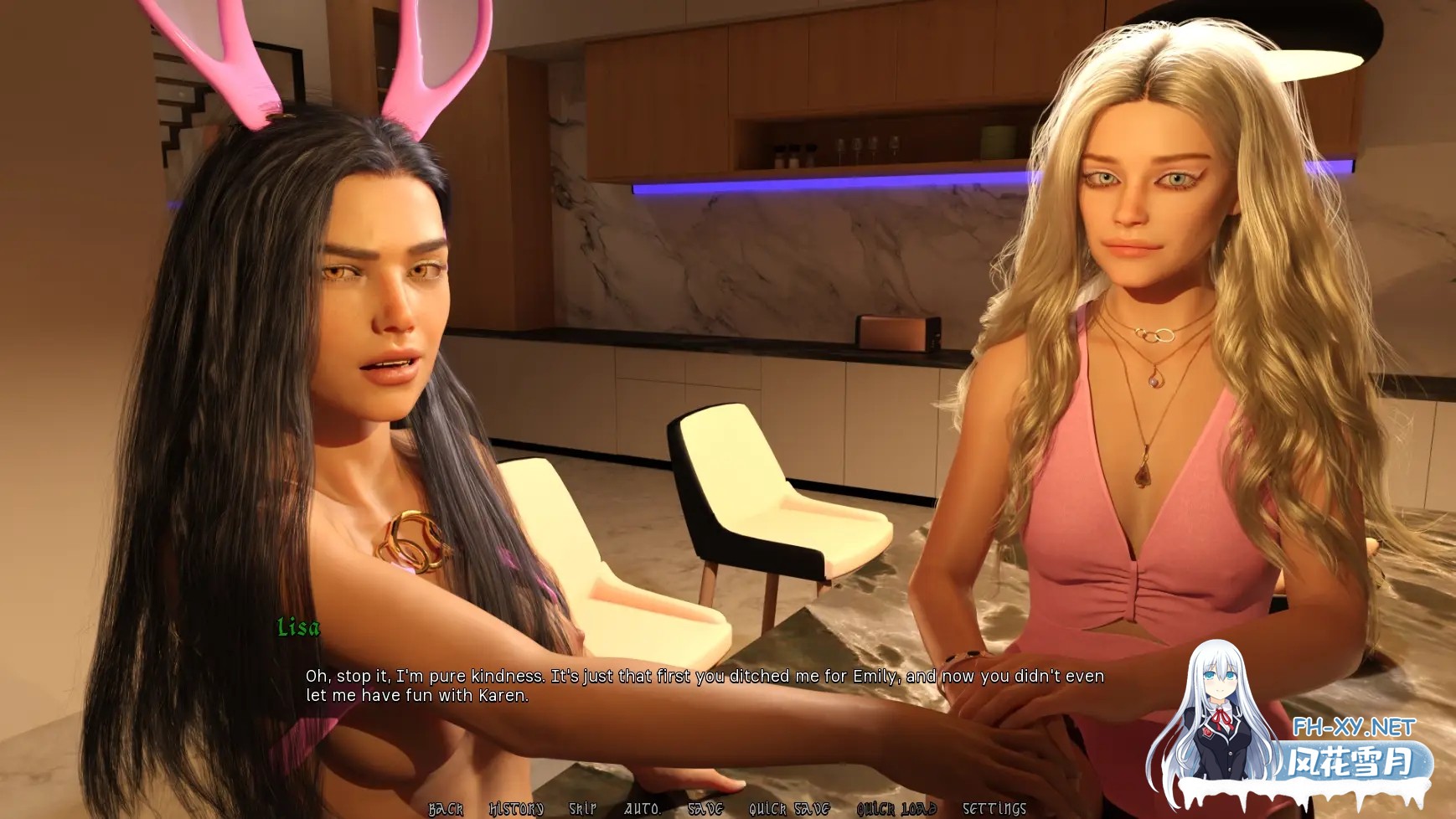Screen dimensions: 1456x819
Task: Open the Save game screen
Action: tap(706, 809)
